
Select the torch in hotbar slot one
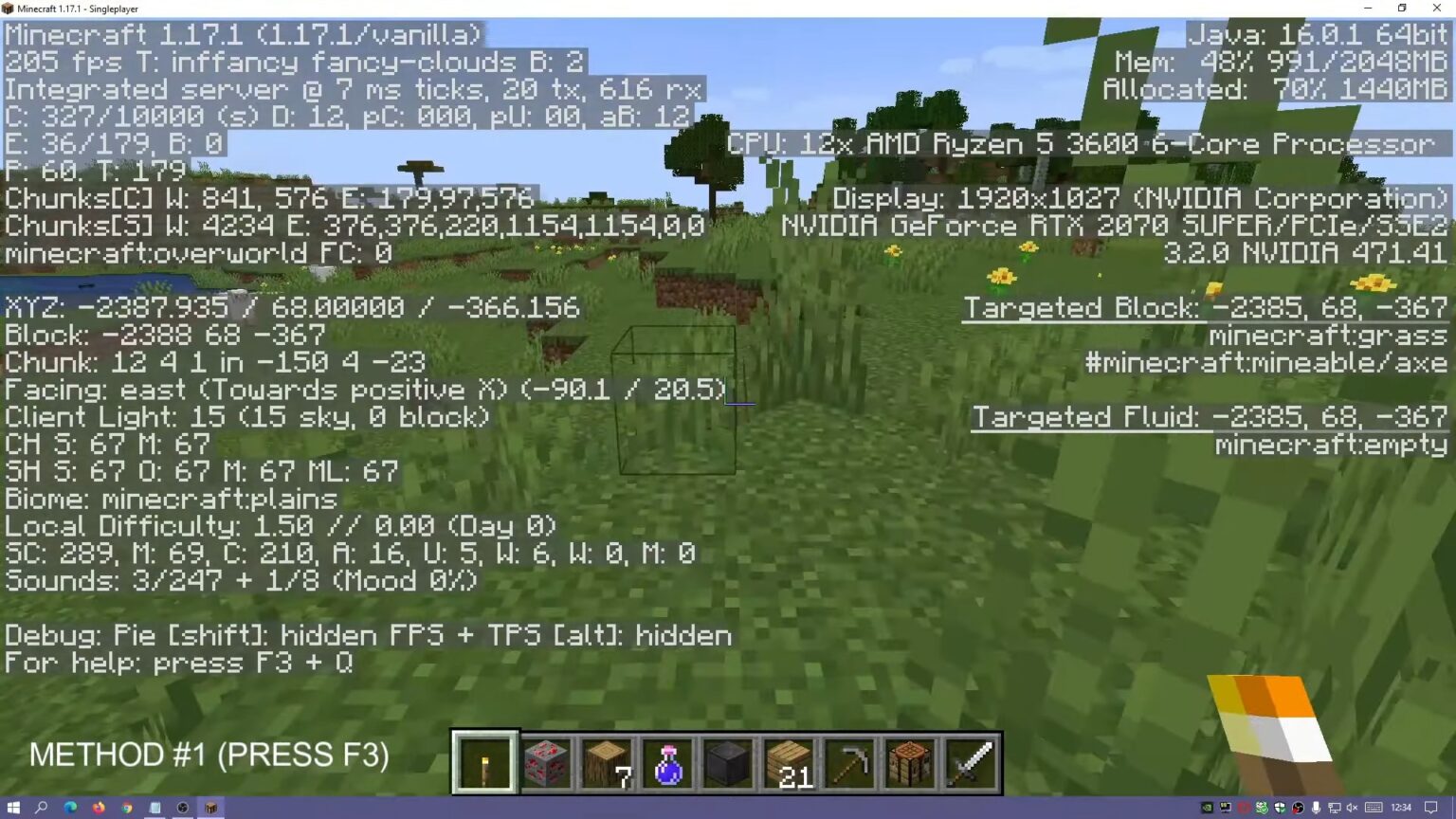point(483,760)
